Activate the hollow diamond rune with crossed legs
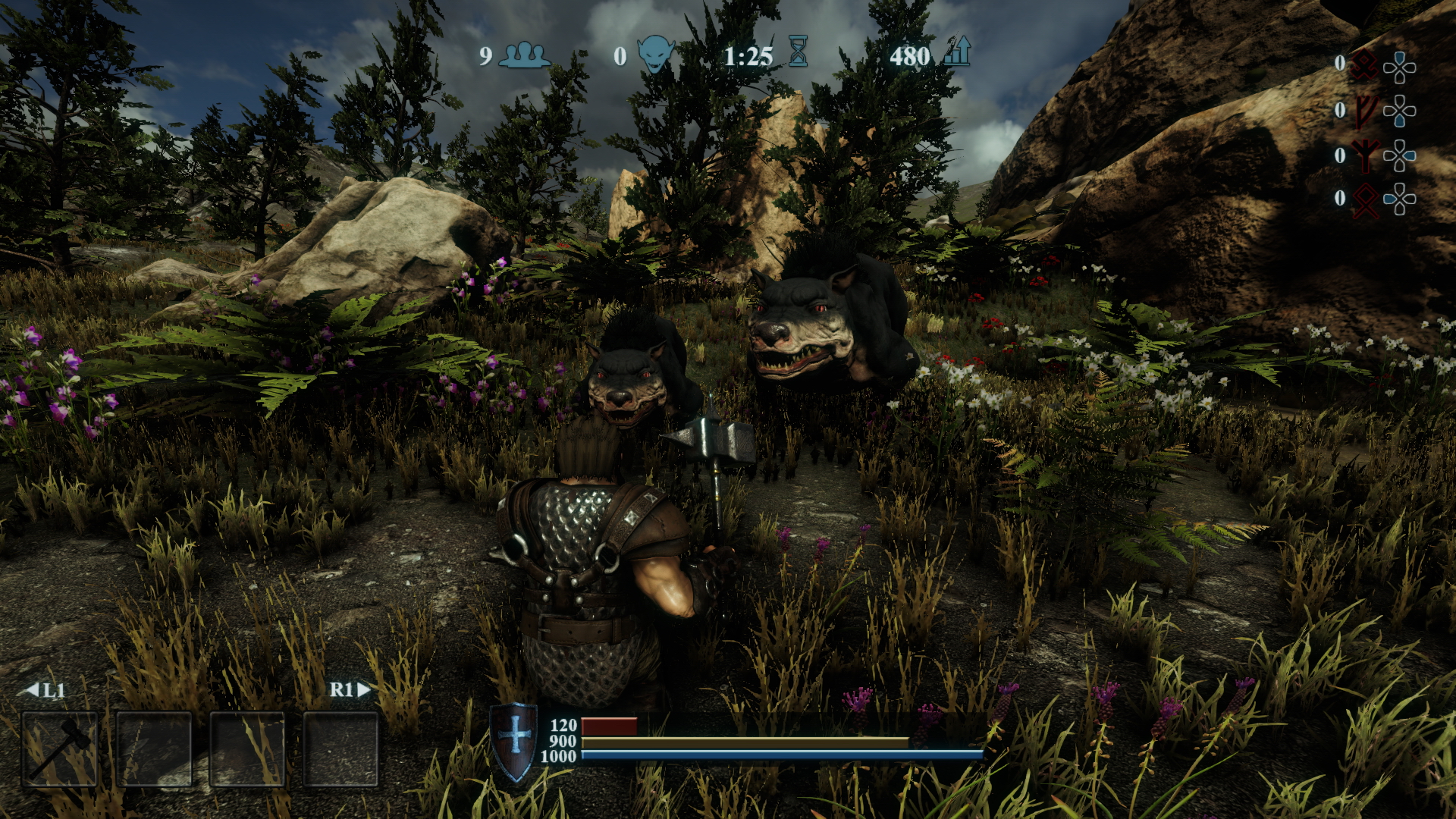 (x=1366, y=200)
